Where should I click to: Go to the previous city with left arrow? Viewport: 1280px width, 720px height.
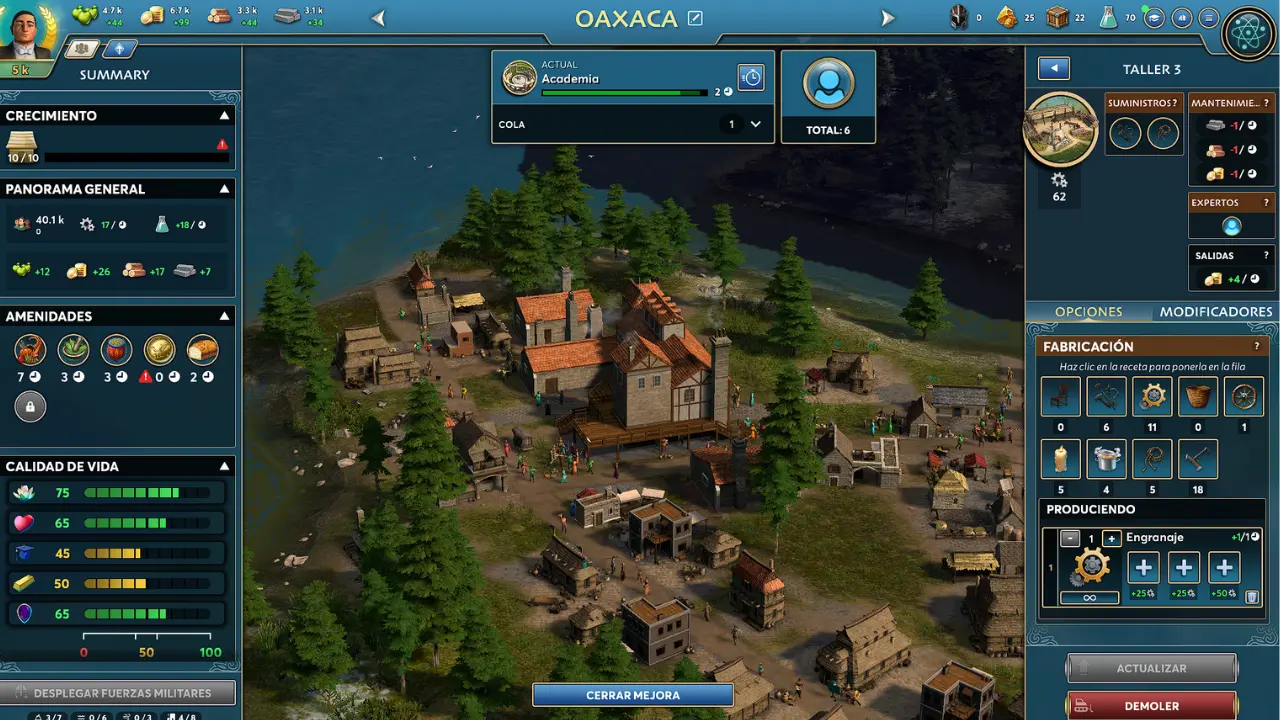378,18
